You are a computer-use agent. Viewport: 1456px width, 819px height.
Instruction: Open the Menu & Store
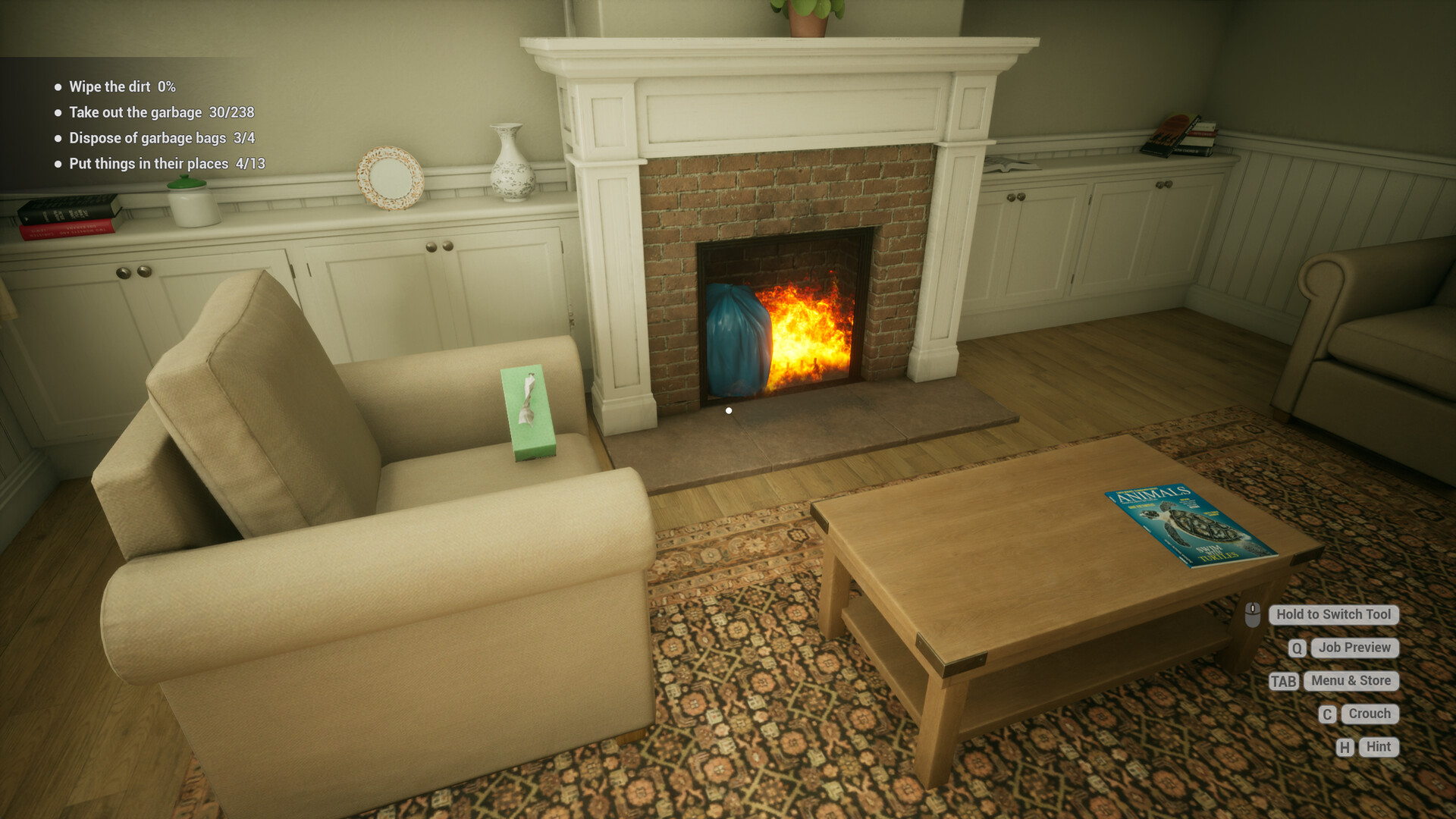click(x=1350, y=681)
